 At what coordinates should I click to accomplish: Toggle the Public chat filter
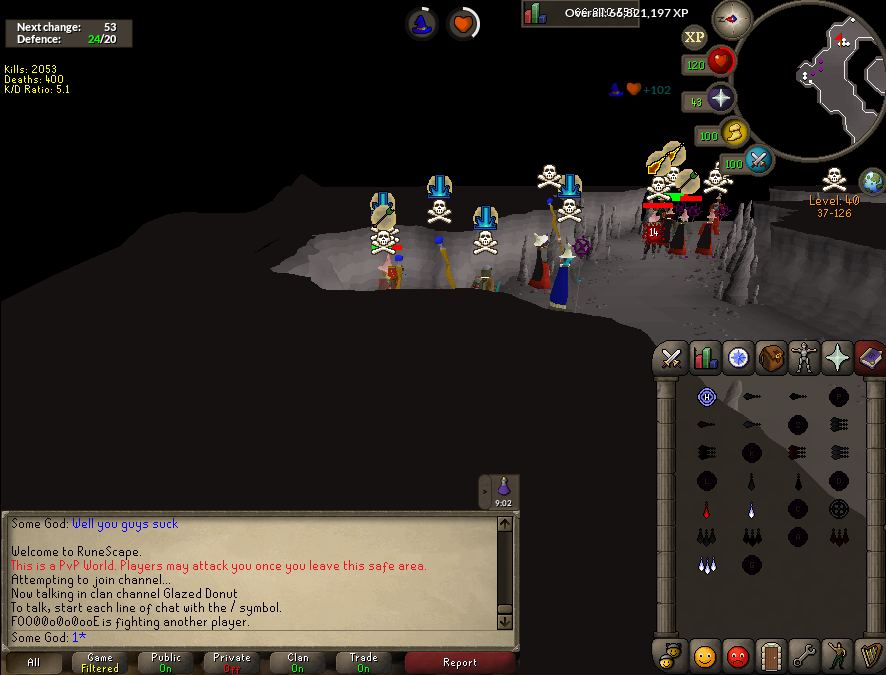click(x=166, y=663)
